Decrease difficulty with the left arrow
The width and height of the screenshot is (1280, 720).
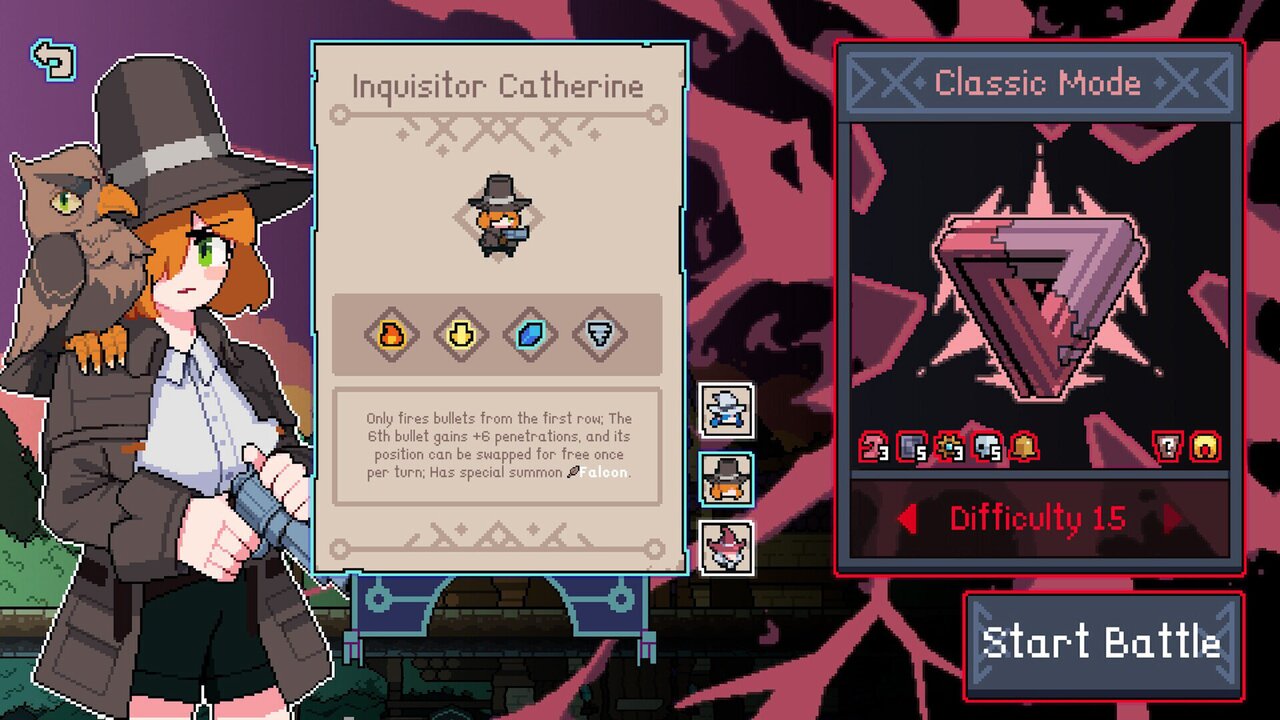tap(907, 519)
